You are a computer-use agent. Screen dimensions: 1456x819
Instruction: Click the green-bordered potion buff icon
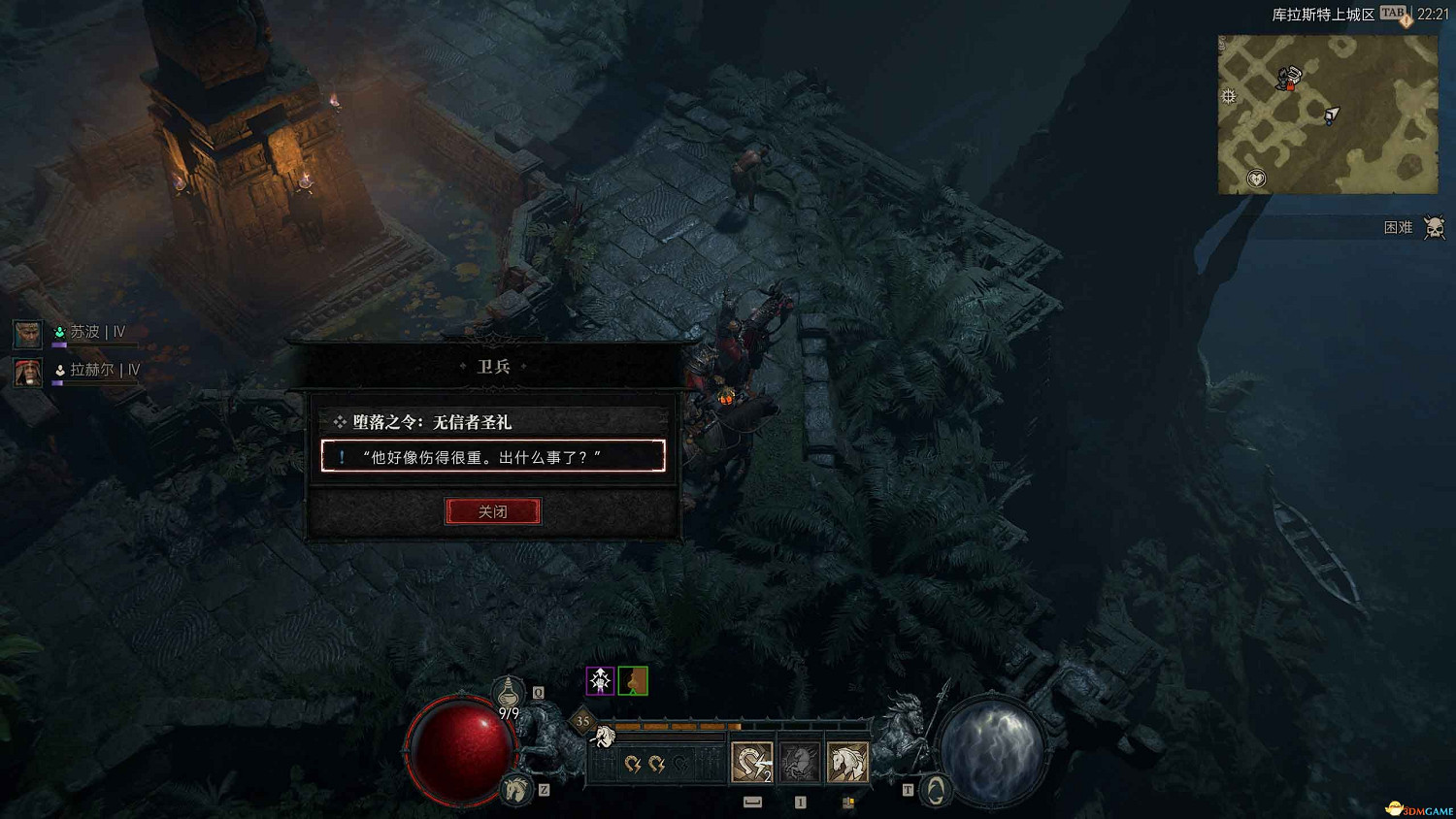tap(633, 681)
